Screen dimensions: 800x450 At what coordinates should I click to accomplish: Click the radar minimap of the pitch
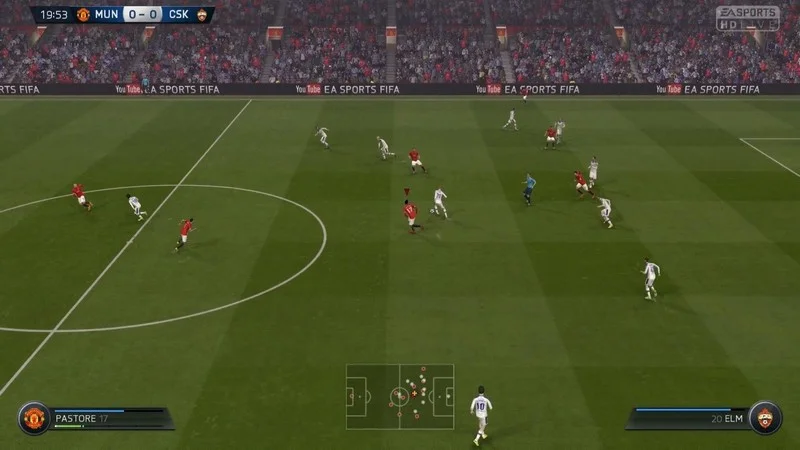[400, 396]
